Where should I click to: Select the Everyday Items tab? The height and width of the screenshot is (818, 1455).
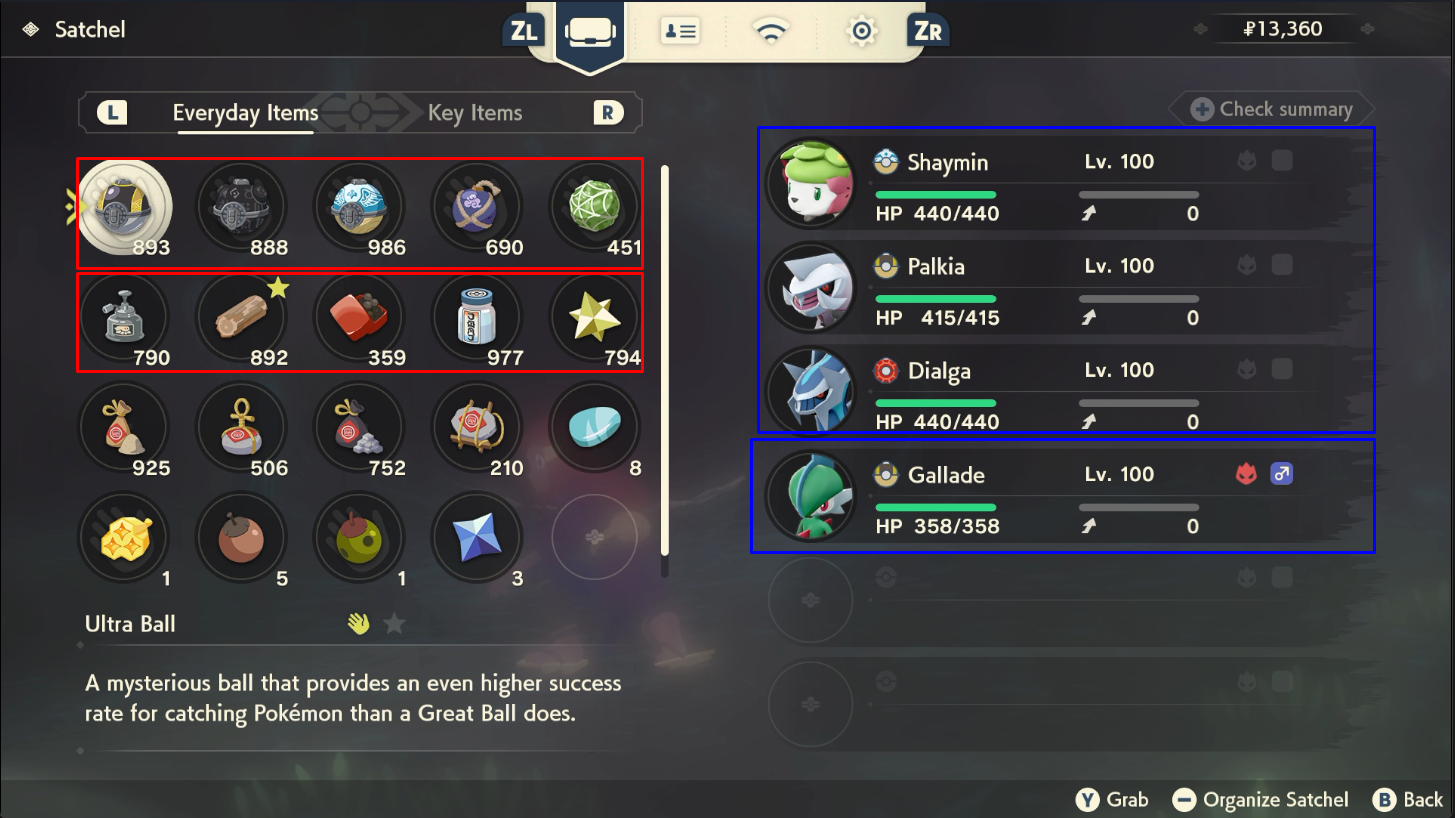coord(245,112)
